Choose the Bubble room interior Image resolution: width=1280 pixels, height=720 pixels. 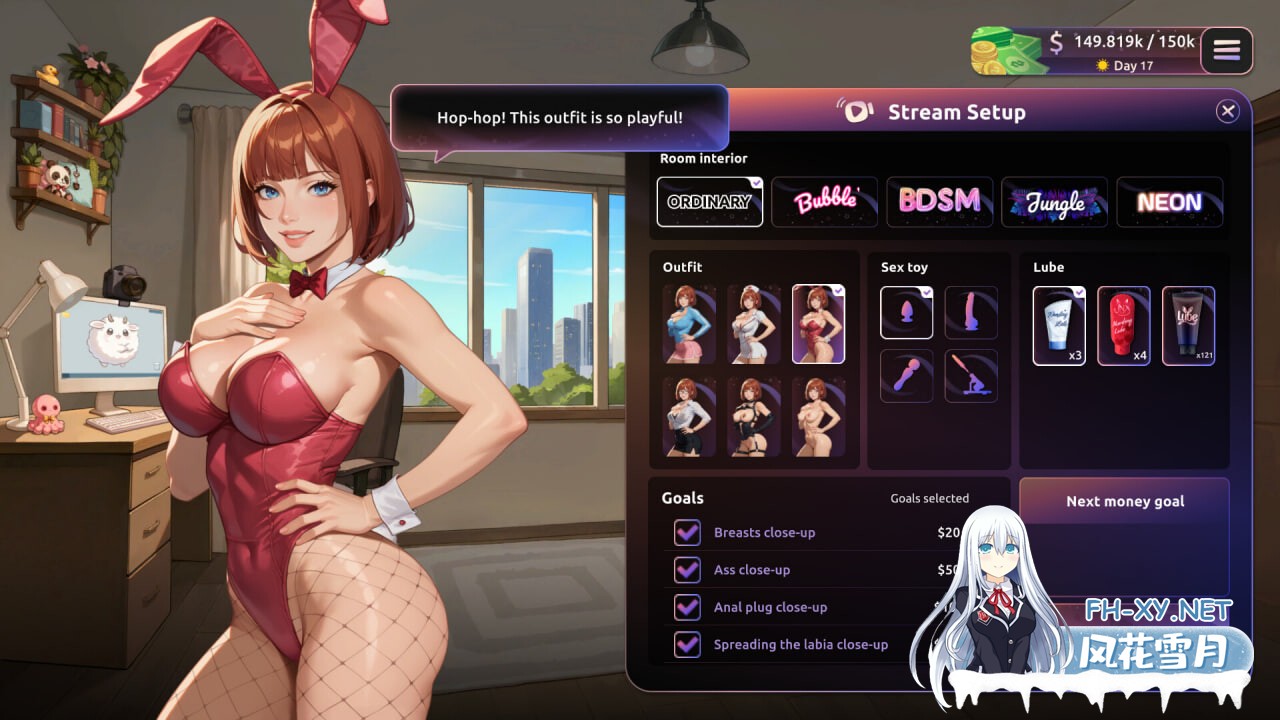pos(825,202)
